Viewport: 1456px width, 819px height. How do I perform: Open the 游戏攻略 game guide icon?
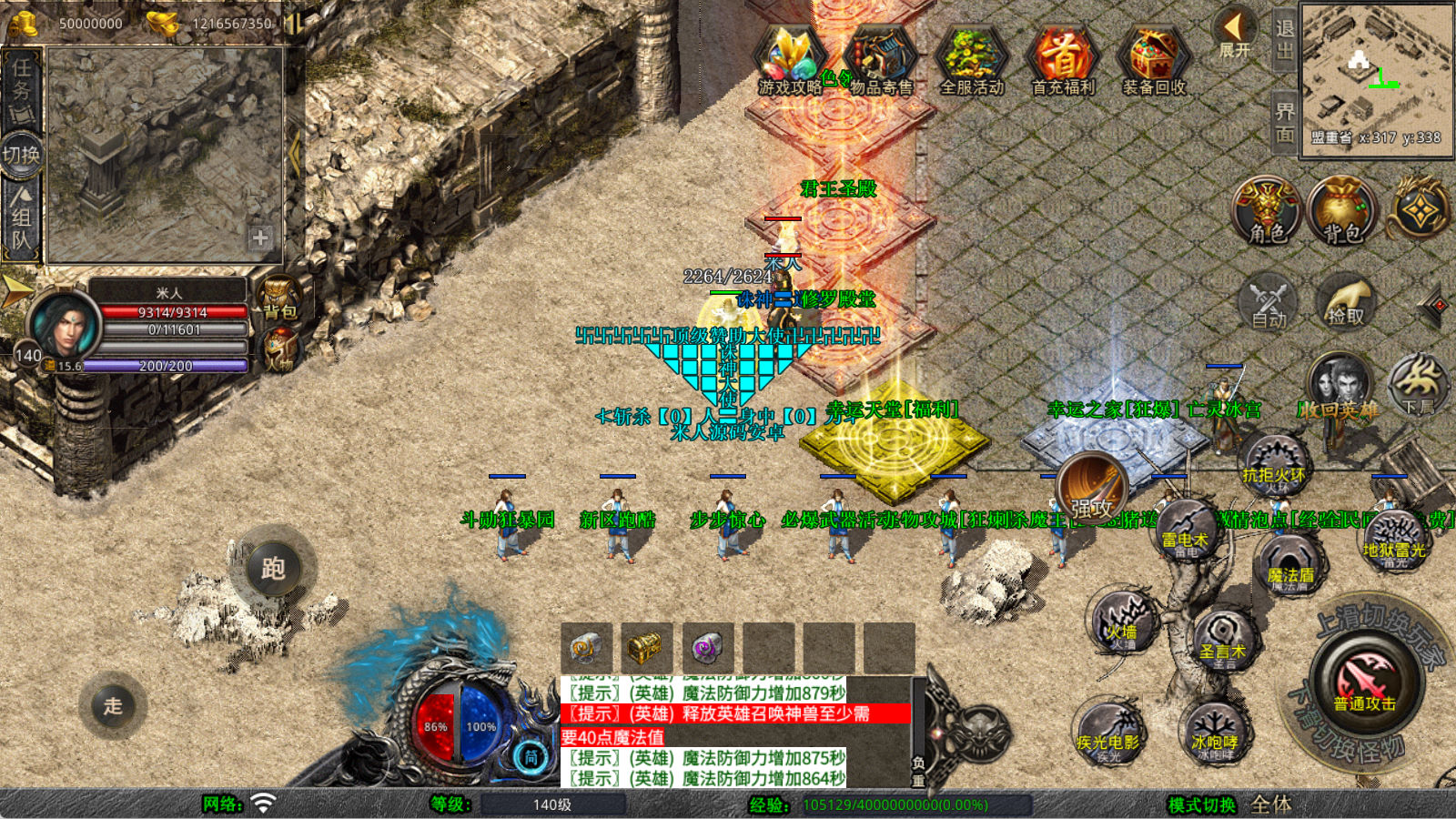coord(790,60)
